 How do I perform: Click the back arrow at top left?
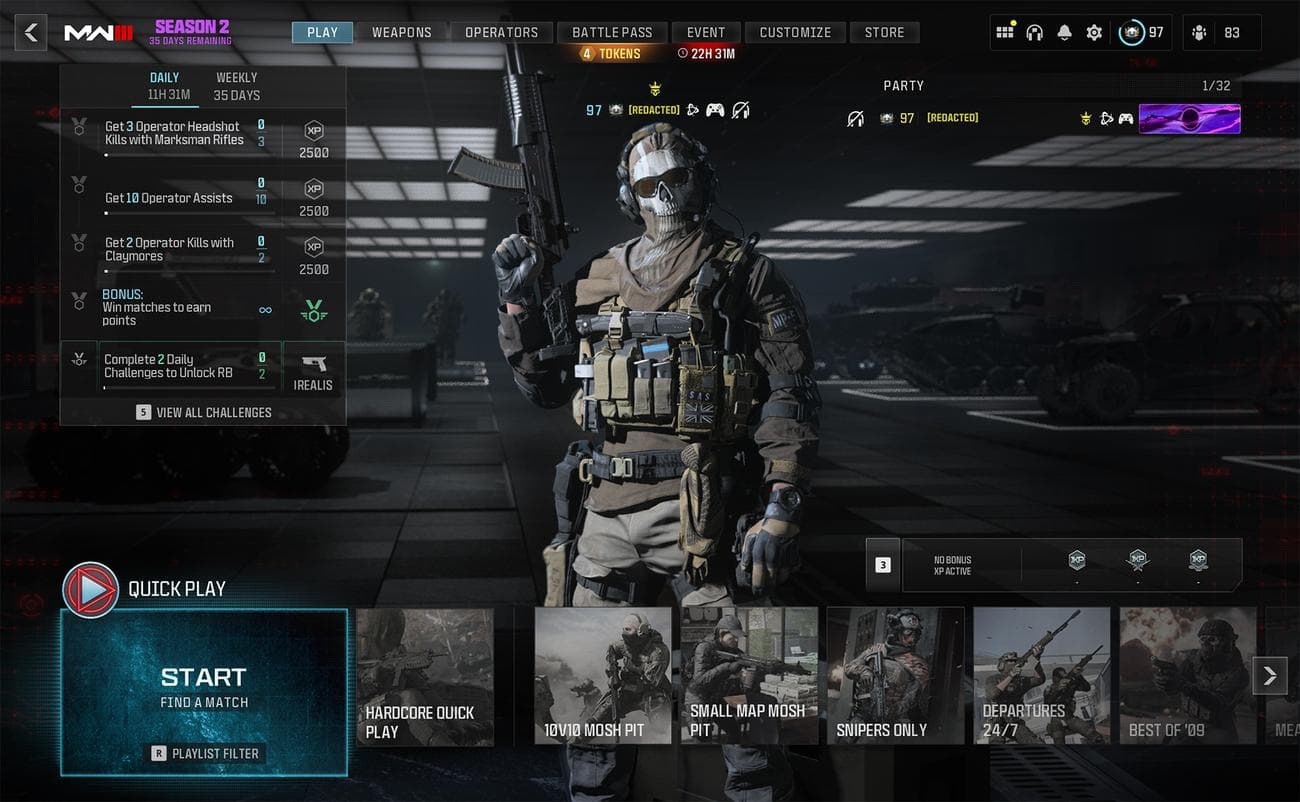[30, 32]
